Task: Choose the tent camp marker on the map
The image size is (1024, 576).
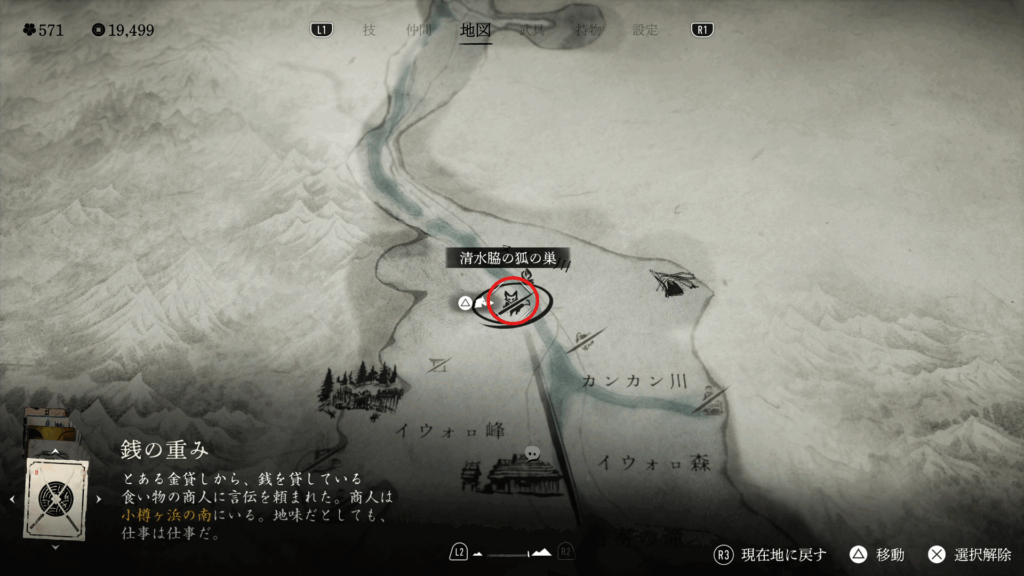Action: [673, 282]
